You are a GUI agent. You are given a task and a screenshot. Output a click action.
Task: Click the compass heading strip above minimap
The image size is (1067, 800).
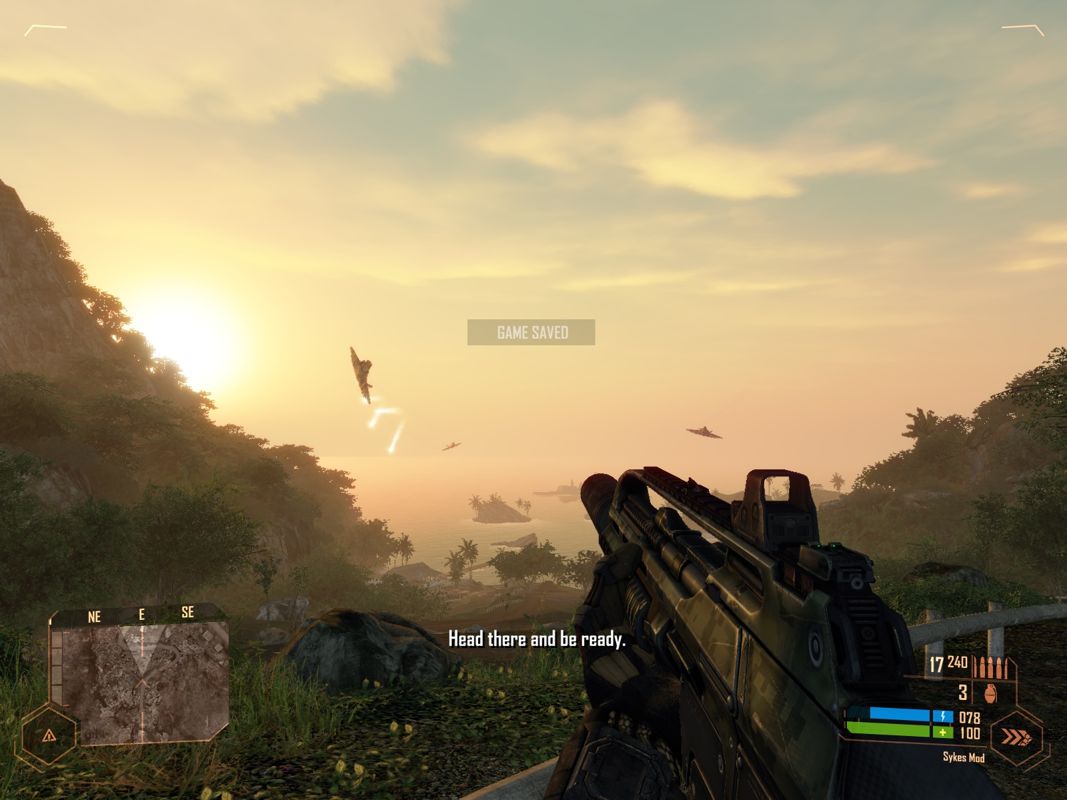pos(140,615)
